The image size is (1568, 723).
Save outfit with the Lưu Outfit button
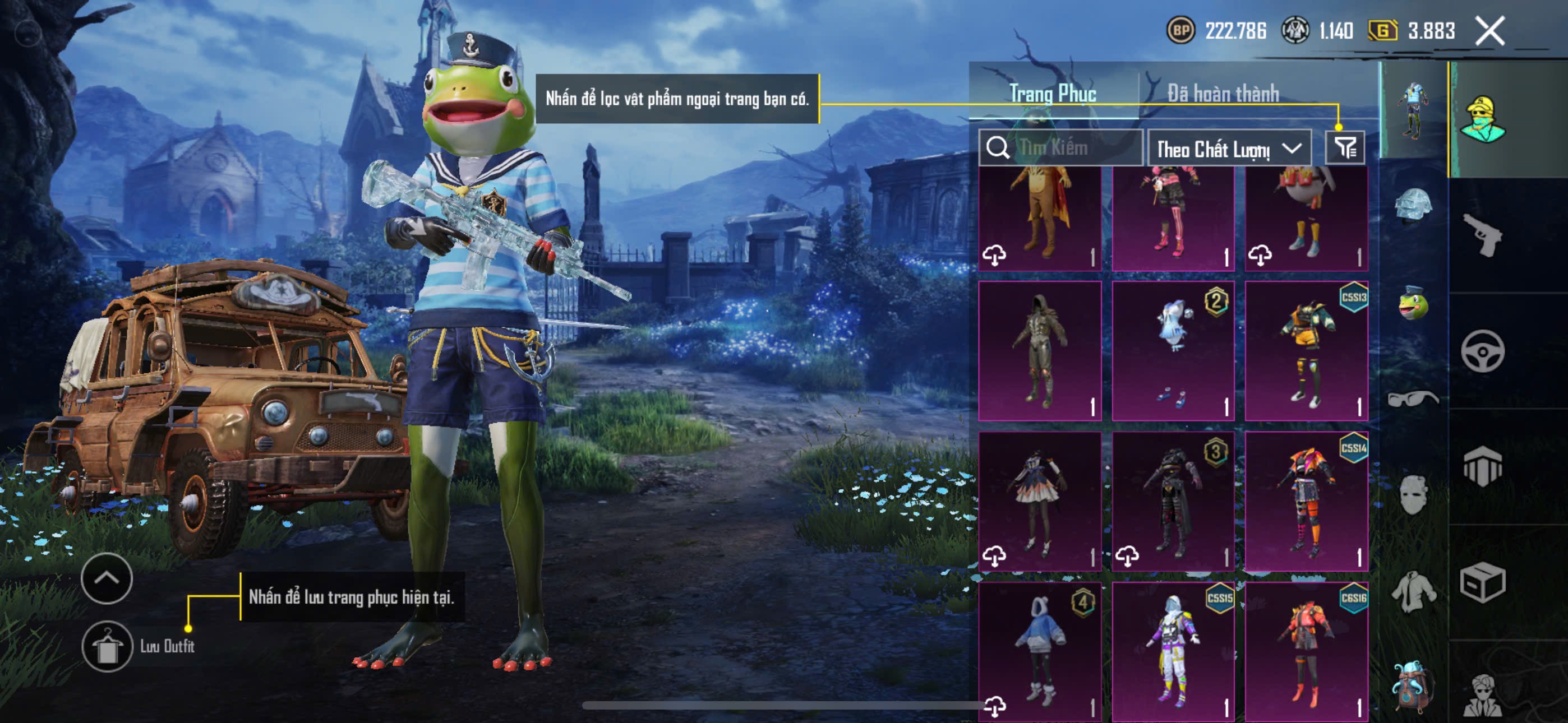pos(107,646)
